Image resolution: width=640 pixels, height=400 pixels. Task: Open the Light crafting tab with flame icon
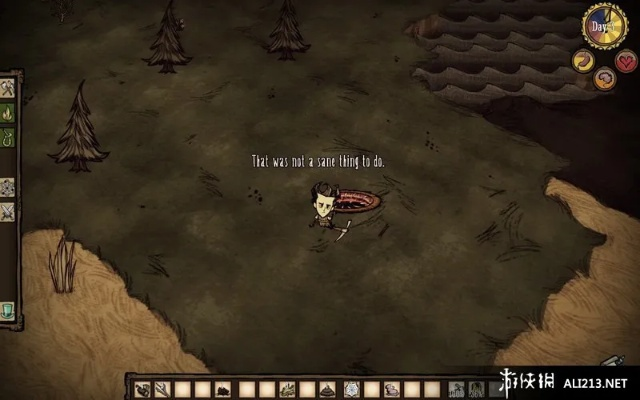pos(8,111)
